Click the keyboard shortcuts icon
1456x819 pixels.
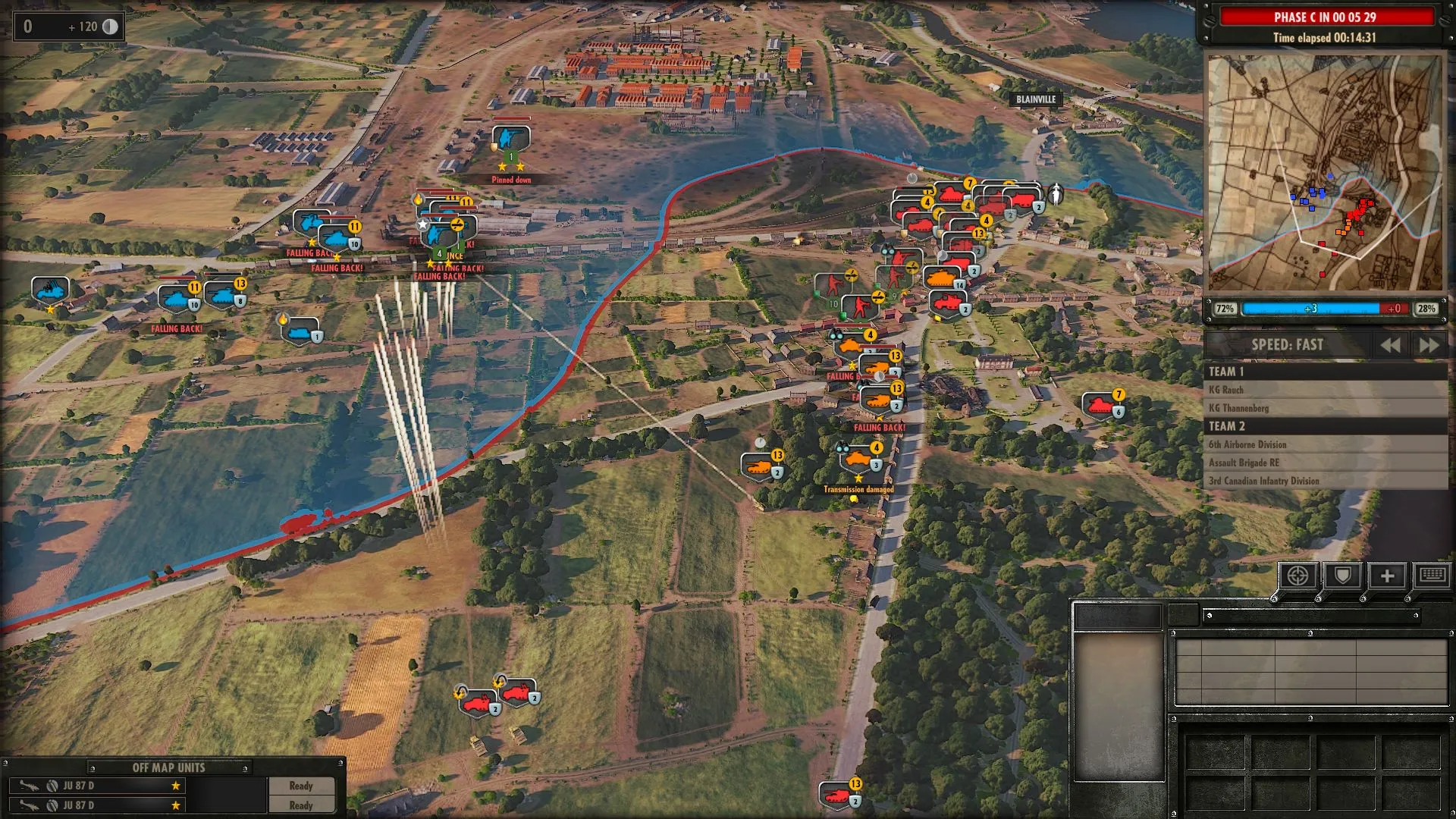coord(1430,576)
